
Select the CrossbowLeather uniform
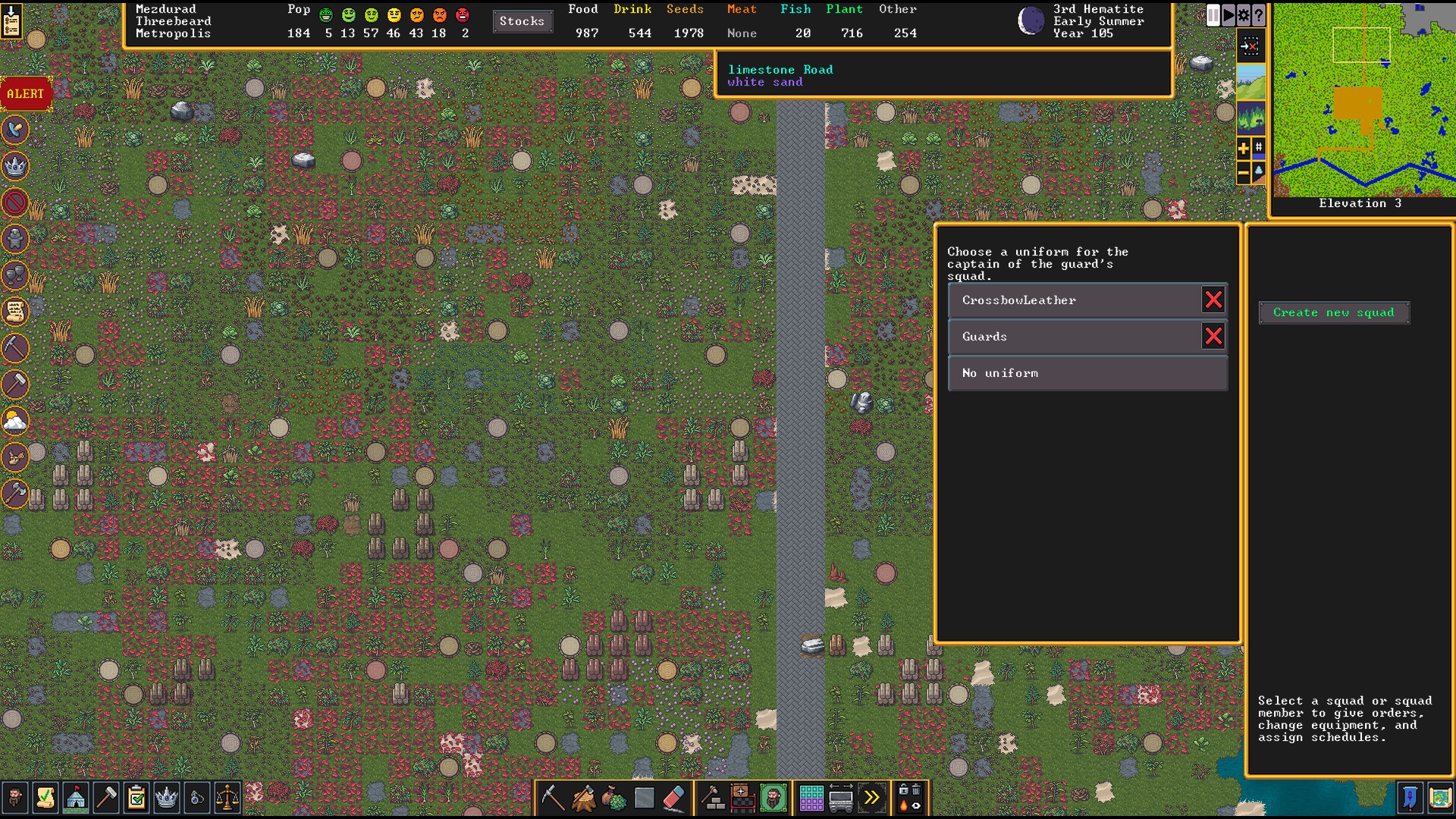[x=1073, y=300]
